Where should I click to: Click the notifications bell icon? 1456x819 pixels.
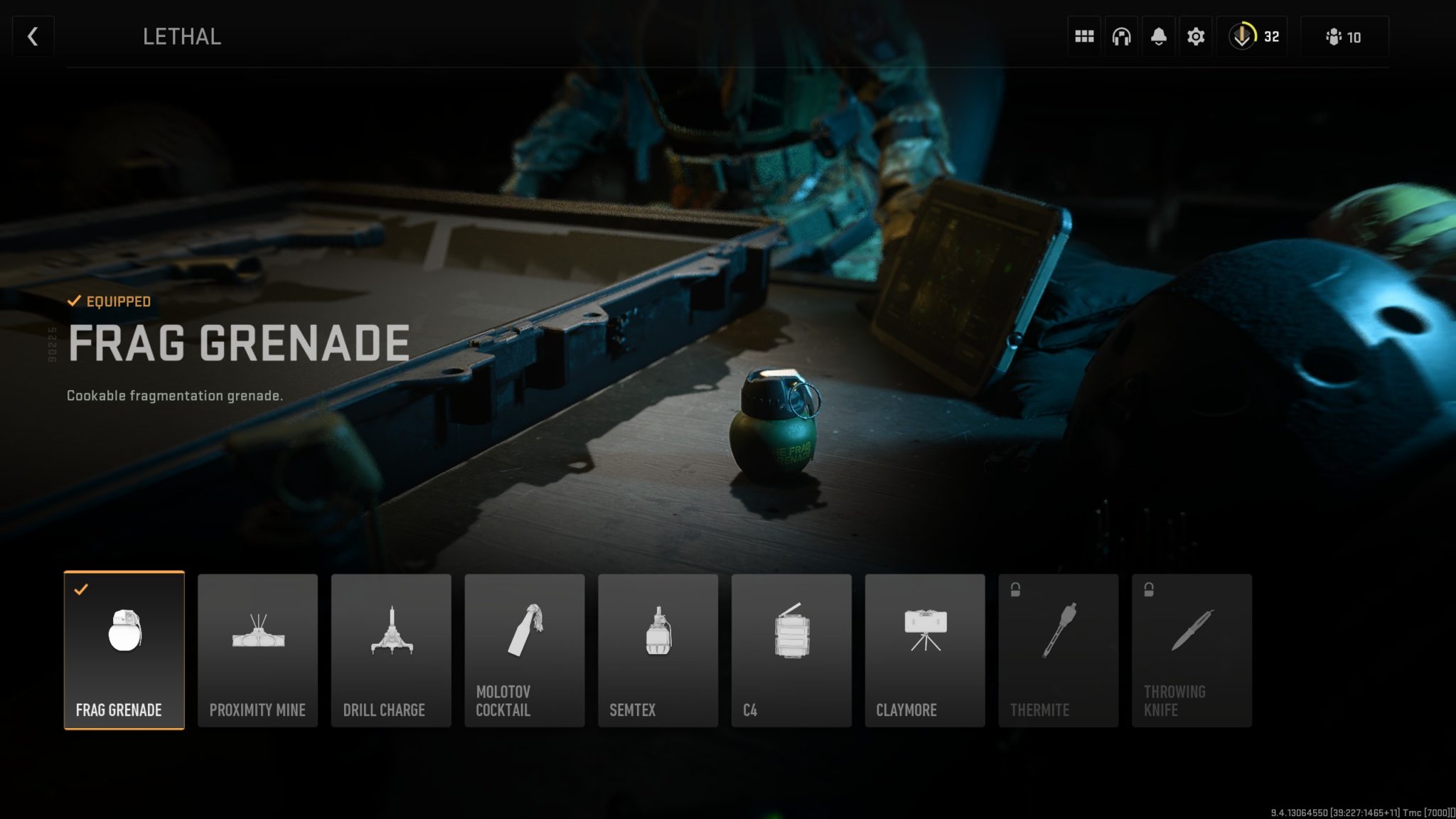pyautogui.click(x=1158, y=36)
